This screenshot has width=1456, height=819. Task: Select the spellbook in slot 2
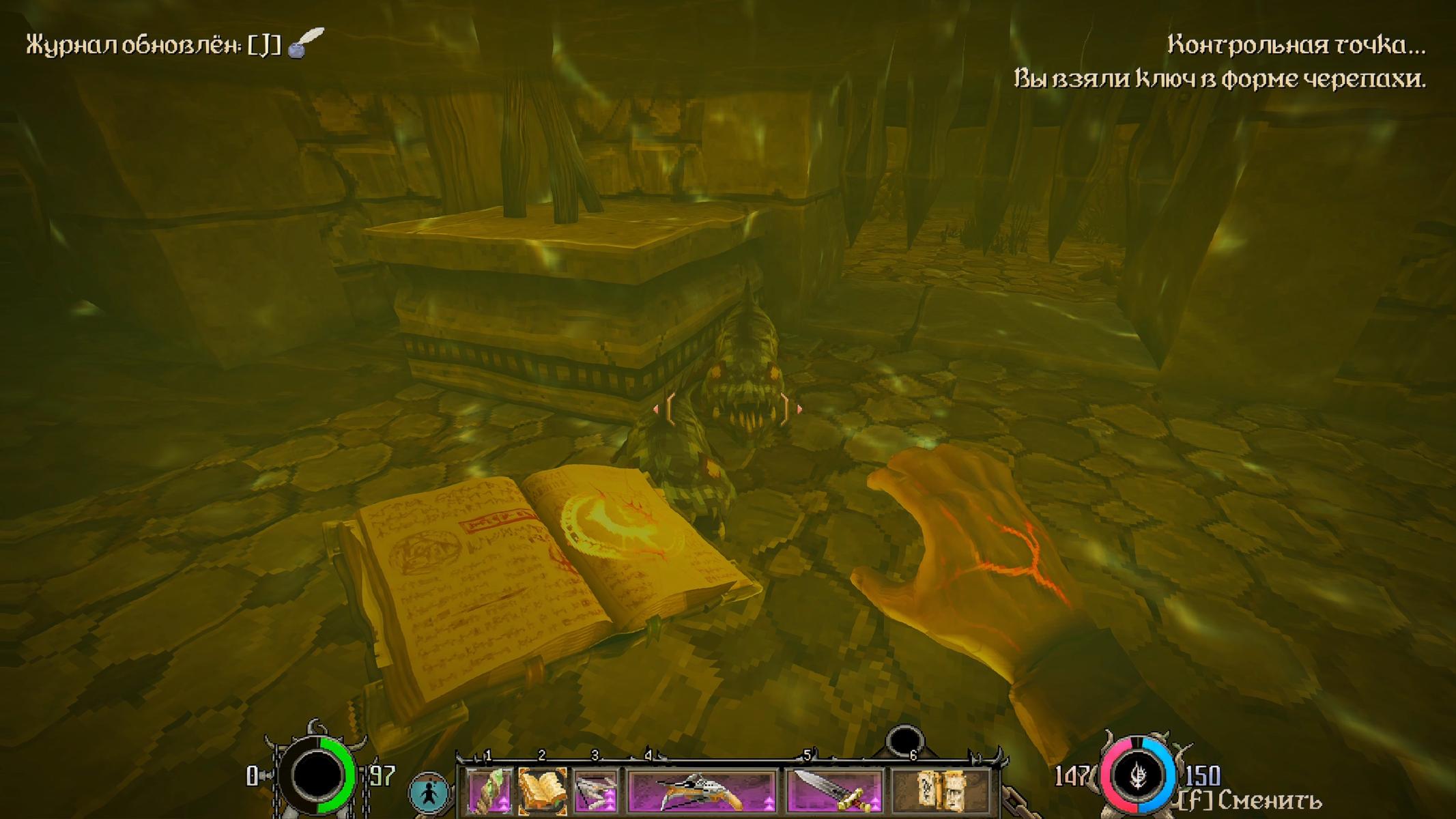click(x=542, y=792)
